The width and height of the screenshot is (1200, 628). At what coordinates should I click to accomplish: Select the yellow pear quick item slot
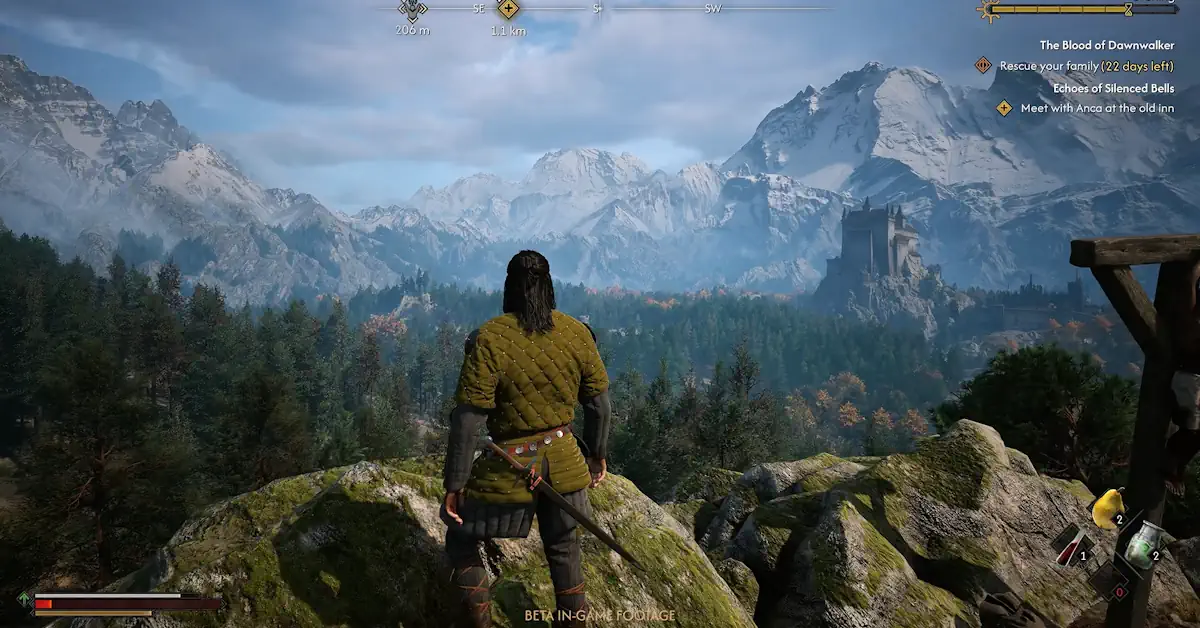pos(1106,510)
